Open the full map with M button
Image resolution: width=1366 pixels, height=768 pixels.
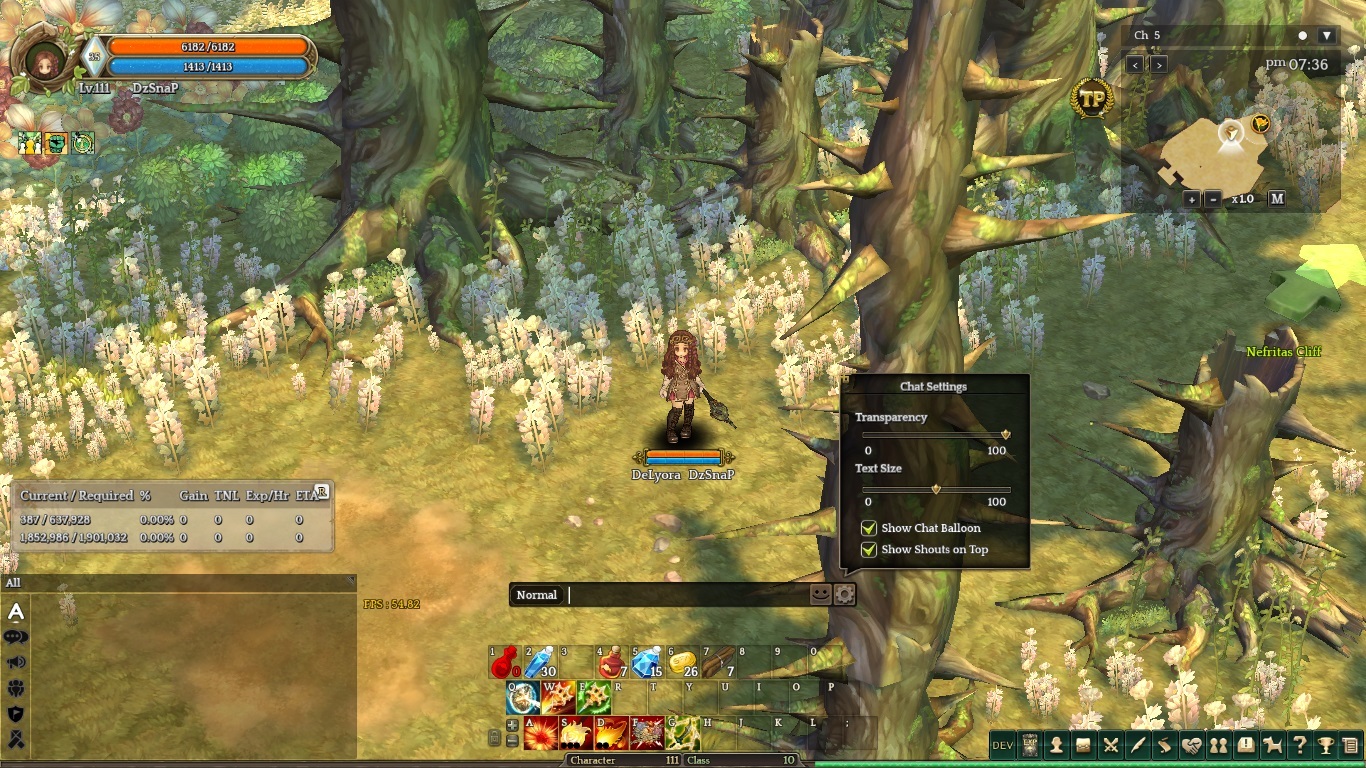[1277, 199]
